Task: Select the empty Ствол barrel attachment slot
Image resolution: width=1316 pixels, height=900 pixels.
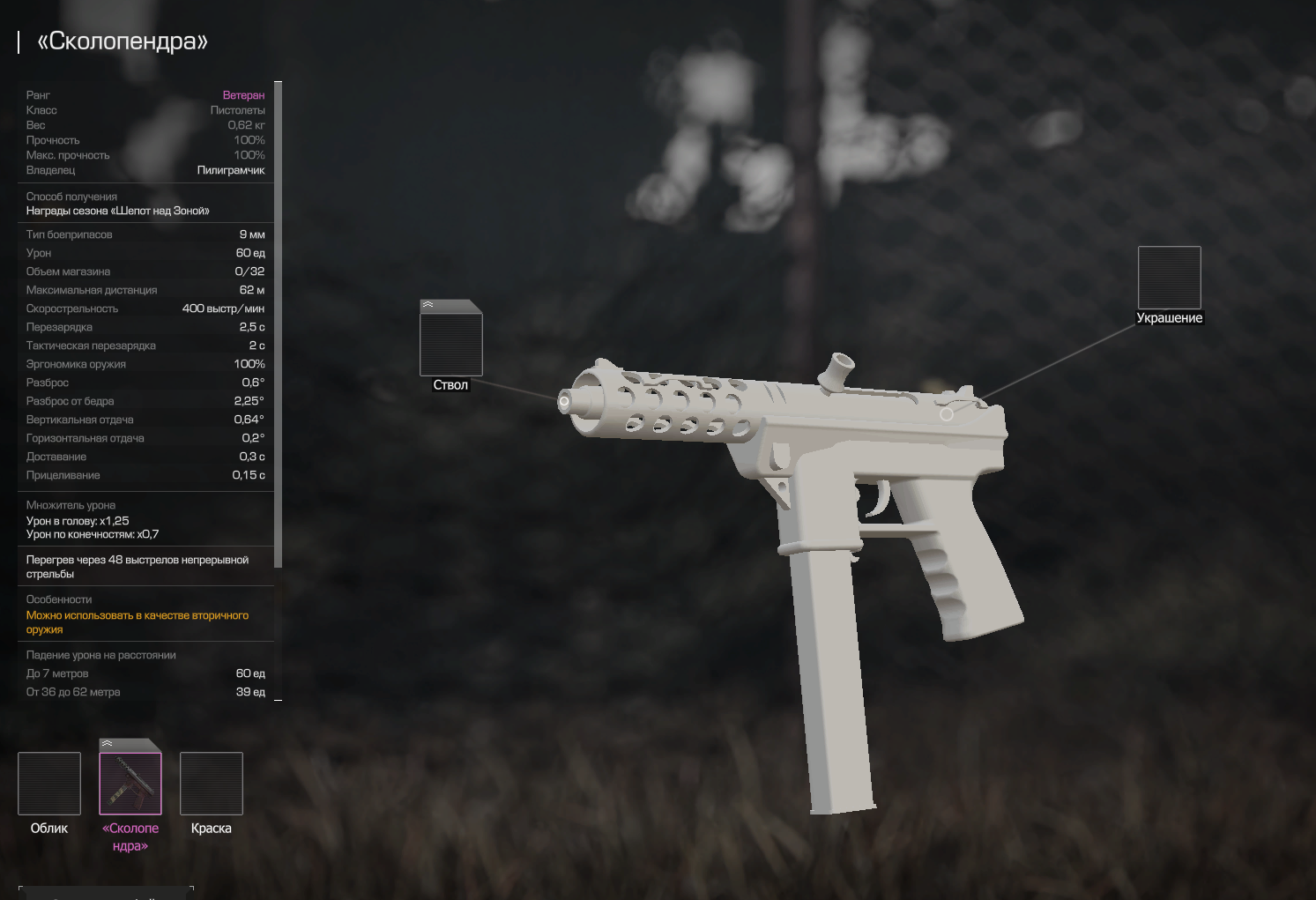Action: [x=450, y=344]
